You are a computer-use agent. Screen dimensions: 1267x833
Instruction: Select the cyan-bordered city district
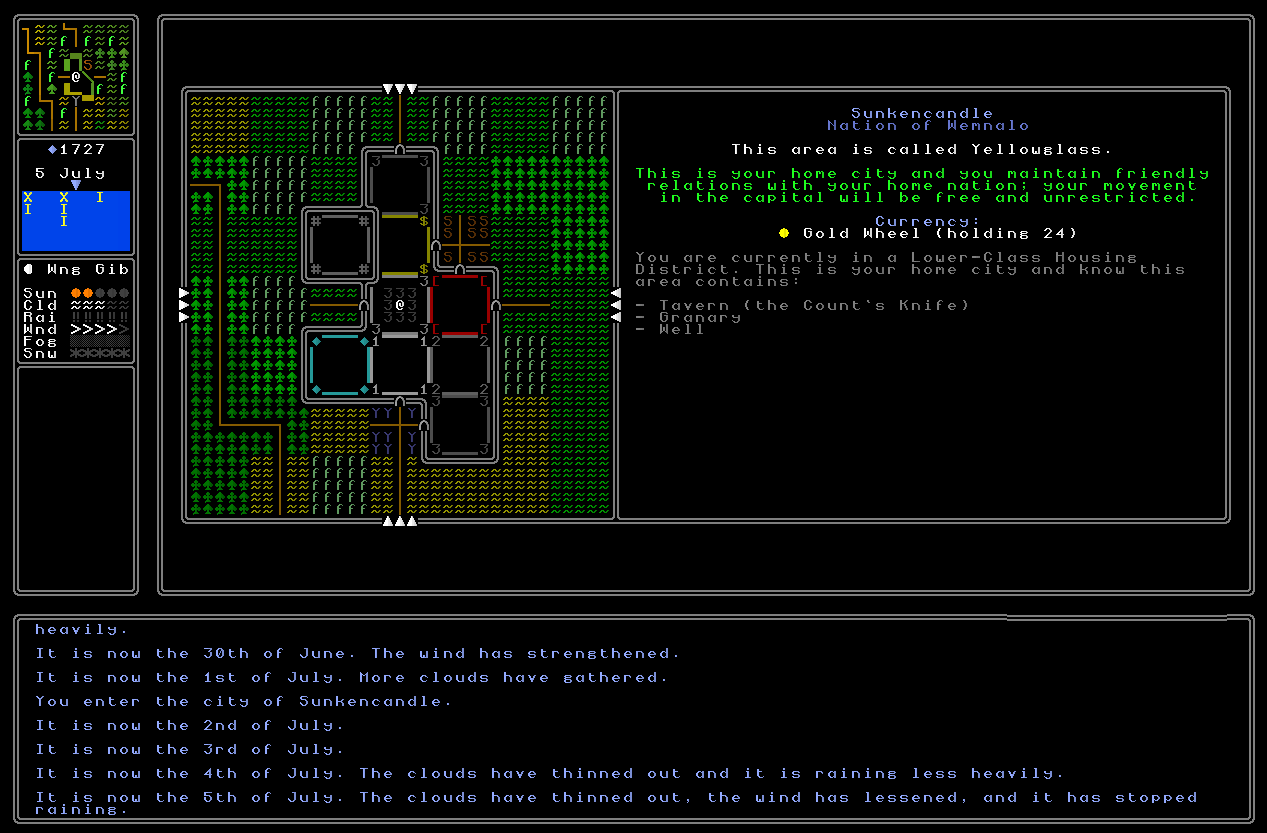click(x=340, y=365)
